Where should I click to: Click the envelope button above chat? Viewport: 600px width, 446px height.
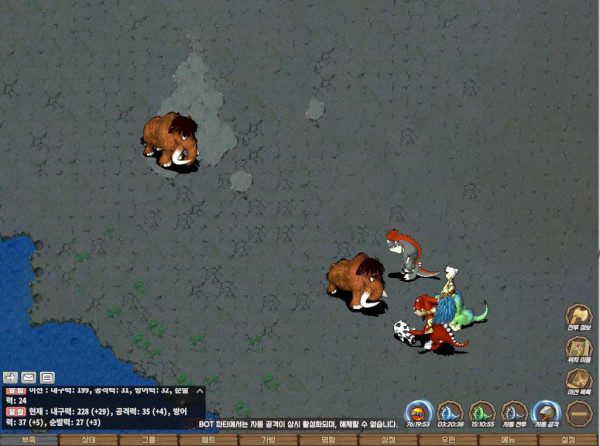pos(29,377)
